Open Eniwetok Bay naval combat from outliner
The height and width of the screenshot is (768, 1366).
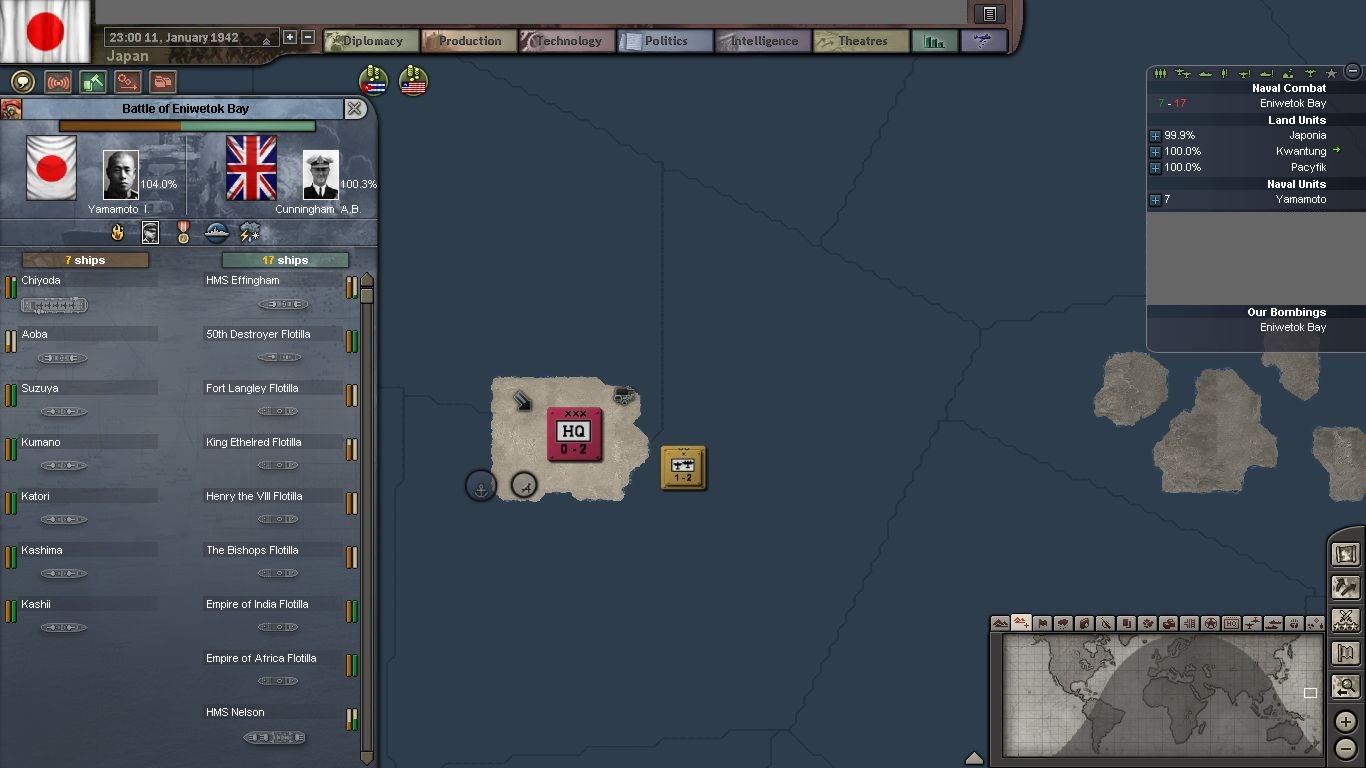click(1292, 104)
